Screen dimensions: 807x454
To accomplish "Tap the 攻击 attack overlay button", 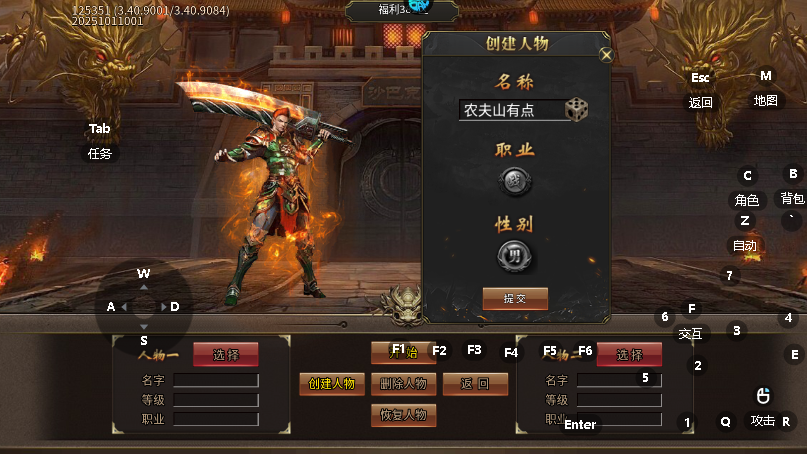I will tap(763, 421).
